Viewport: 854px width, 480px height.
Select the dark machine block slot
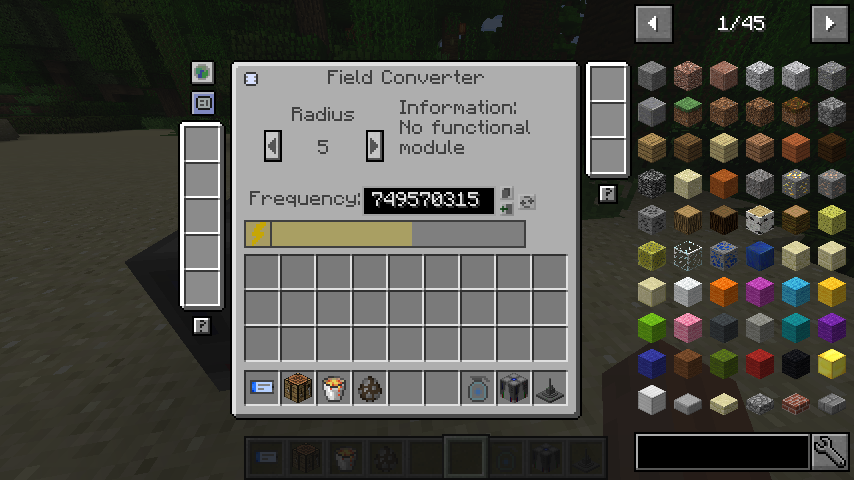514,387
